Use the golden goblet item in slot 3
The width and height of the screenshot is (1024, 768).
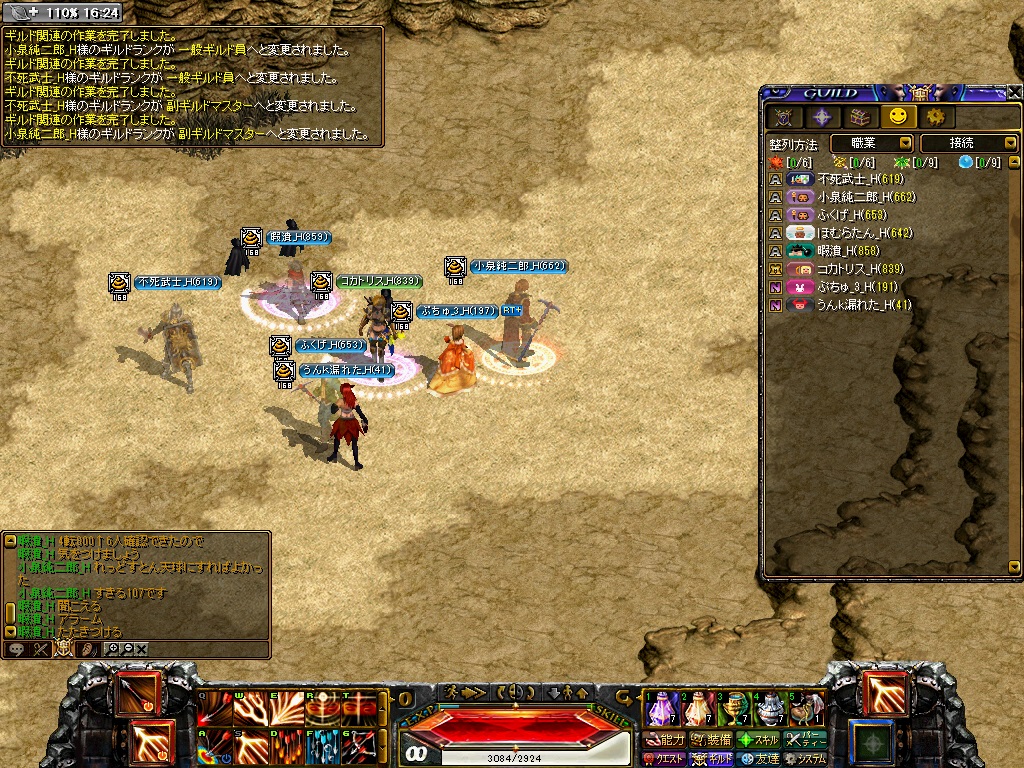pyautogui.click(x=735, y=709)
